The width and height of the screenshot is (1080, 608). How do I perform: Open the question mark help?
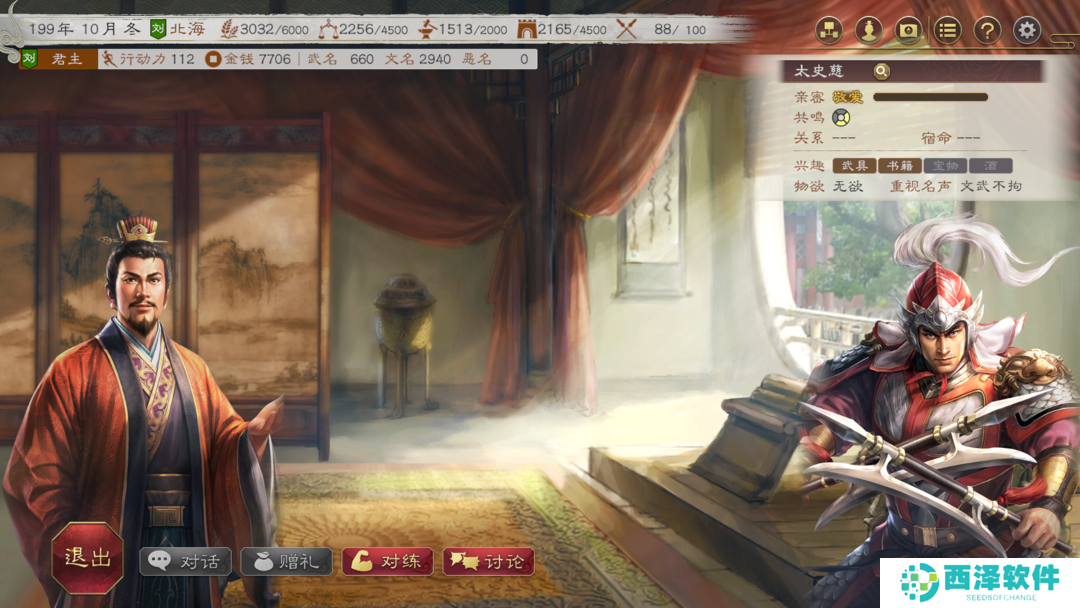987,30
